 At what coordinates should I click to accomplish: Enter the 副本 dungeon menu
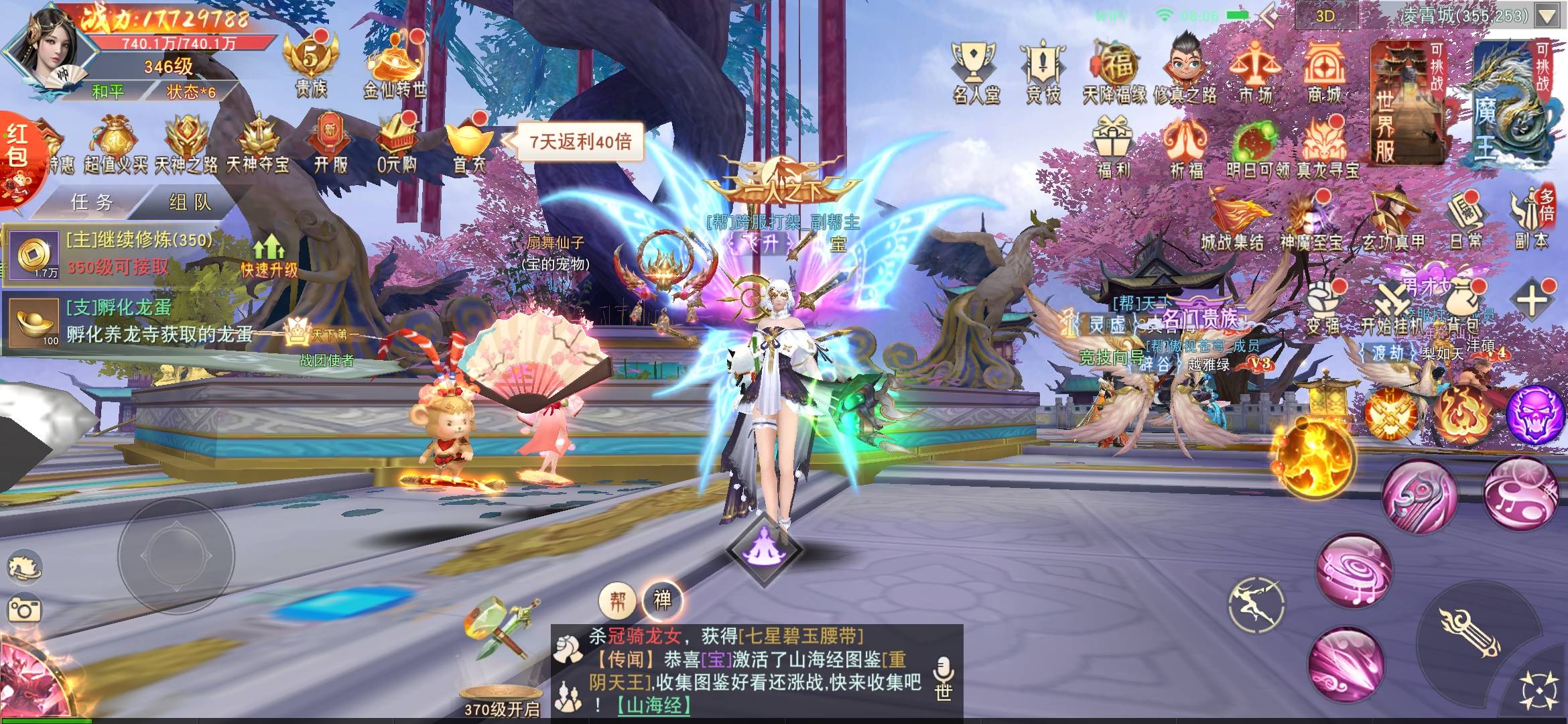pyautogui.click(x=1532, y=220)
